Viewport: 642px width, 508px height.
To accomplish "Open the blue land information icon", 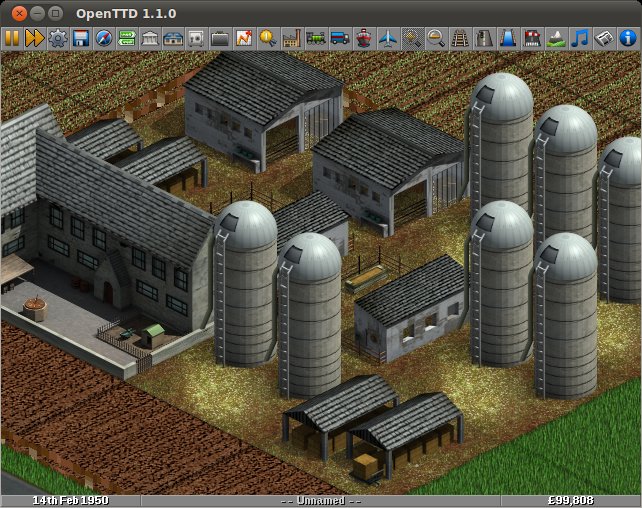I will coord(628,38).
